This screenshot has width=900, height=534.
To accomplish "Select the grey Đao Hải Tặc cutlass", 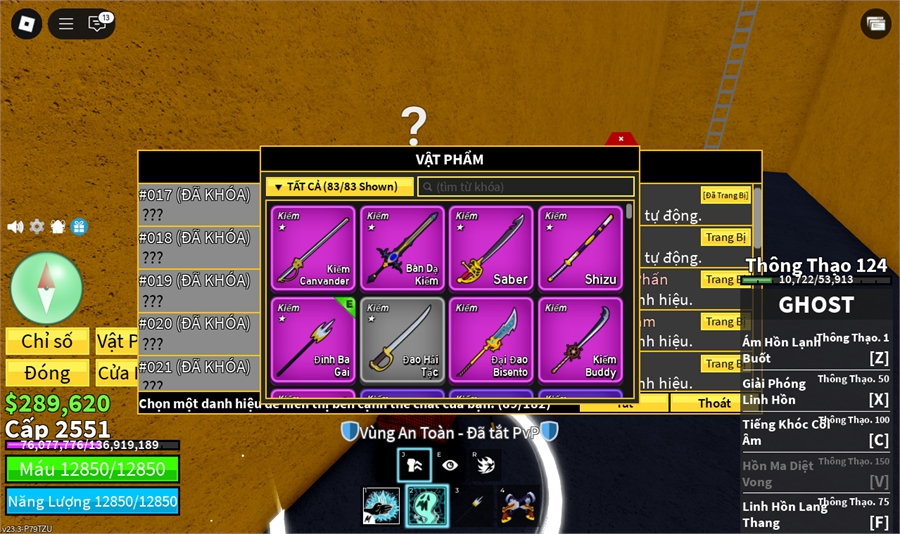I will coord(402,339).
